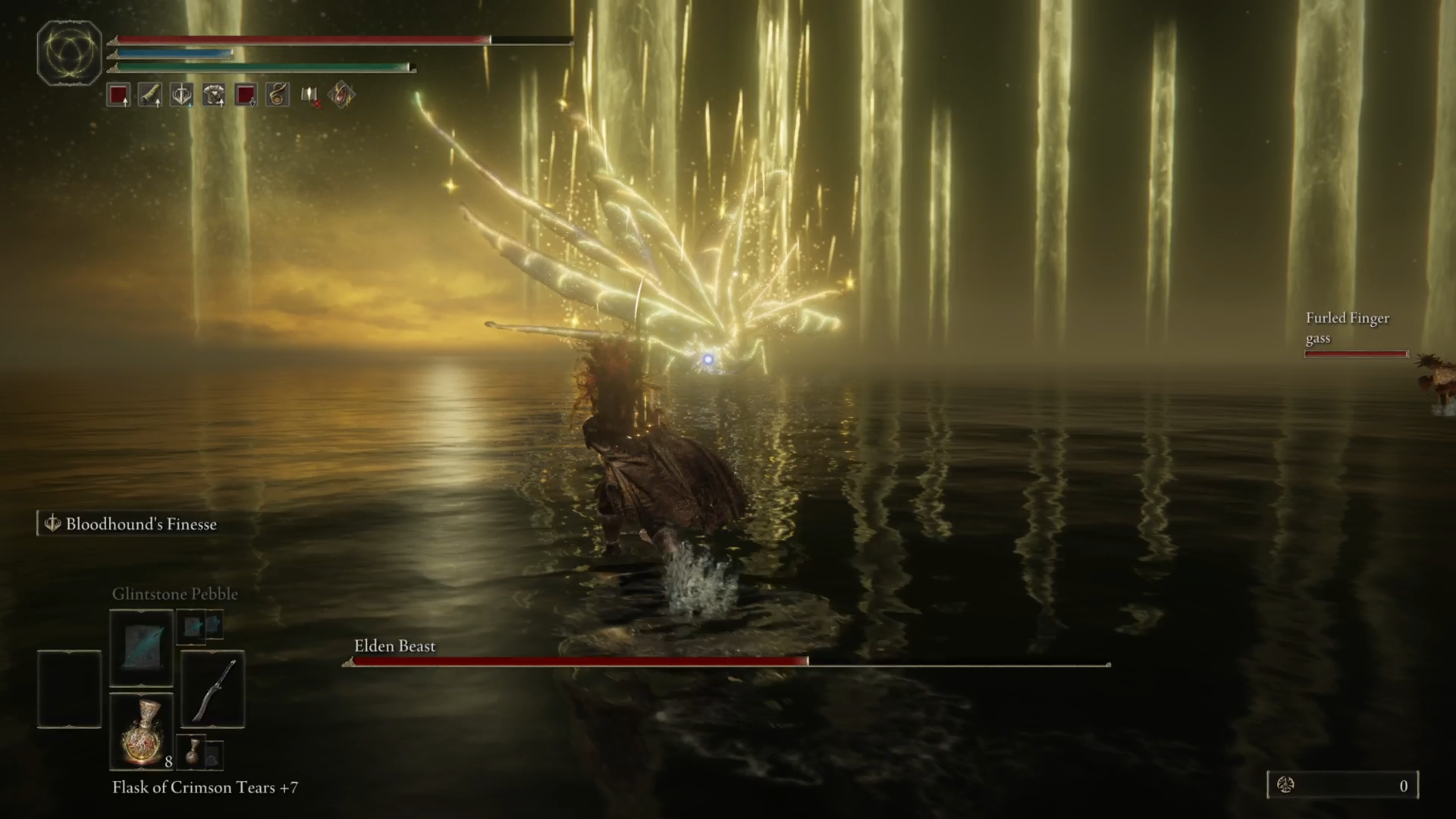Click the glowing Great Rune emblem
The height and width of the screenshot is (819, 1456).
[x=69, y=52]
